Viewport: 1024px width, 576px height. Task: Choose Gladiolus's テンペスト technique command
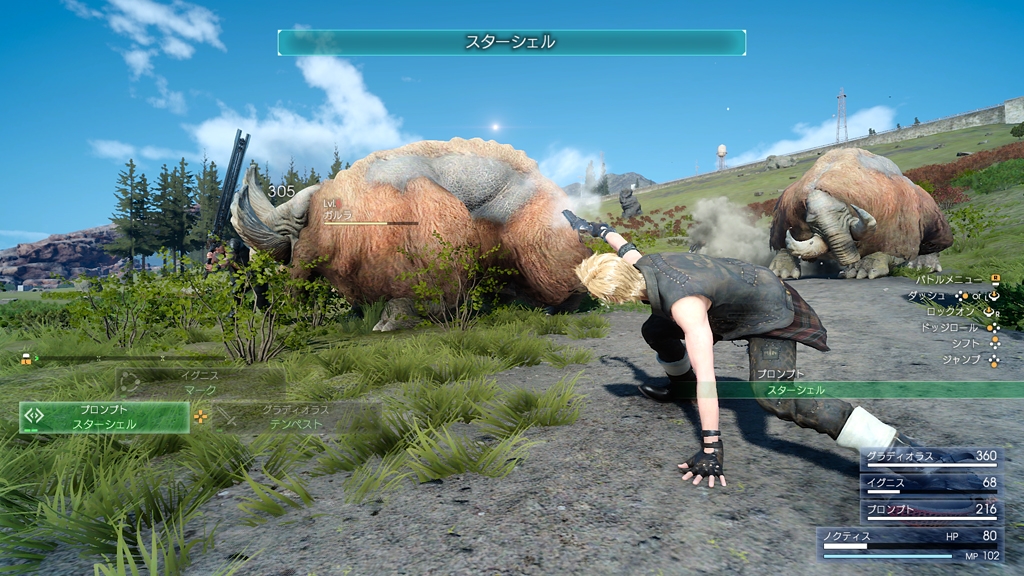pos(296,417)
